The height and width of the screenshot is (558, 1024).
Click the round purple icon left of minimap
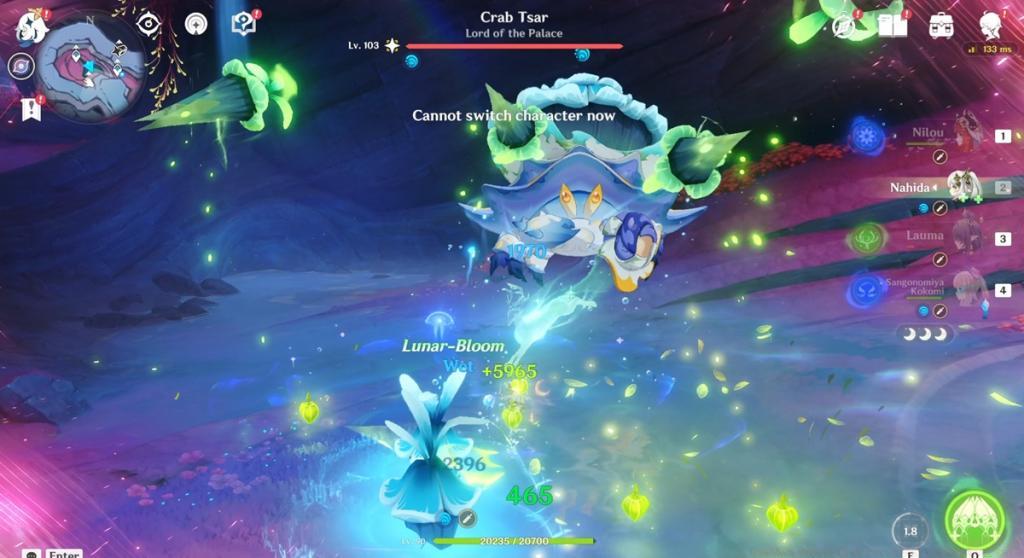(20, 66)
